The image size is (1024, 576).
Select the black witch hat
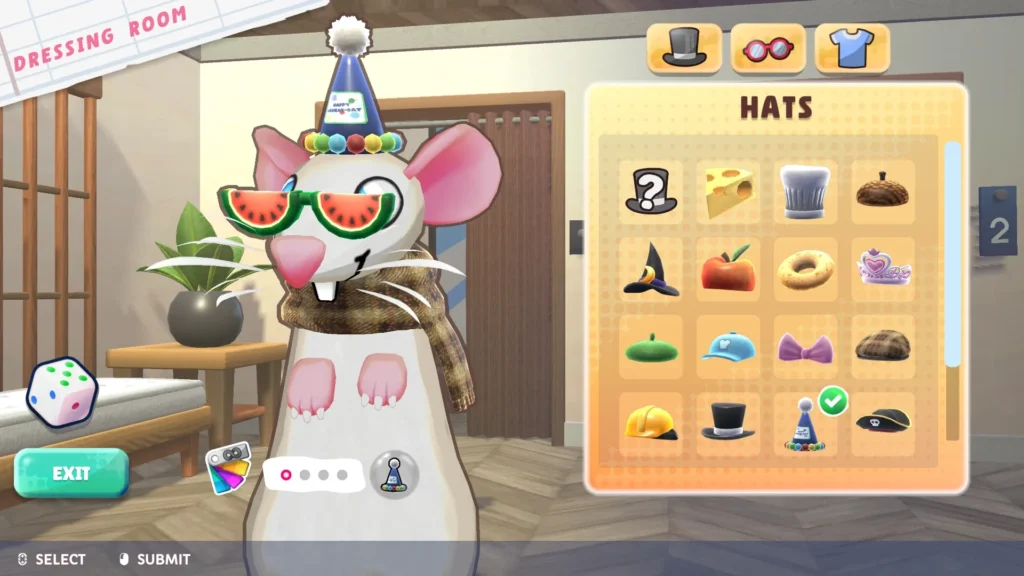tap(650, 270)
